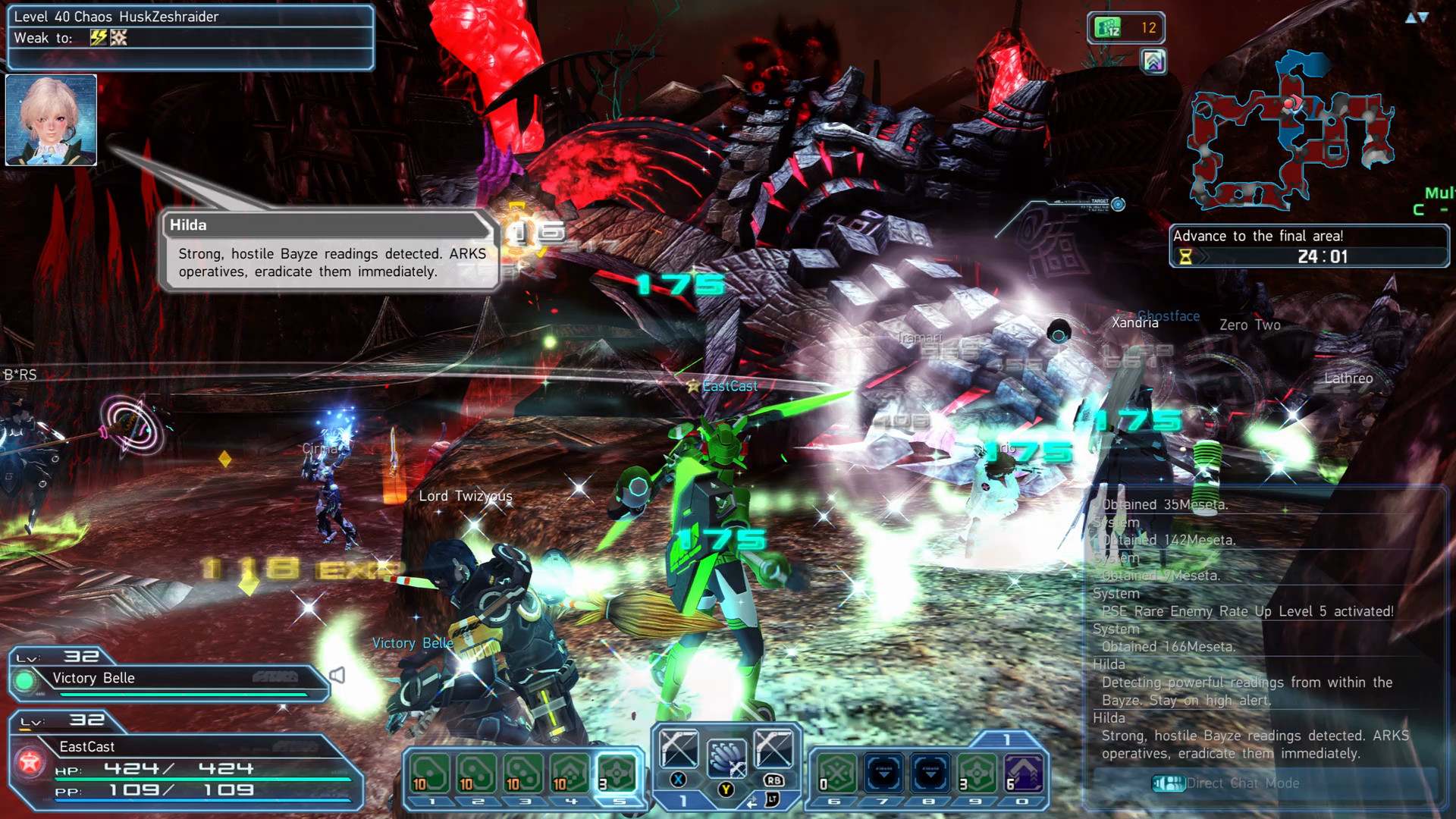
Task: Activate the purple chevron skill in slot 0
Action: pos(1024,773)
